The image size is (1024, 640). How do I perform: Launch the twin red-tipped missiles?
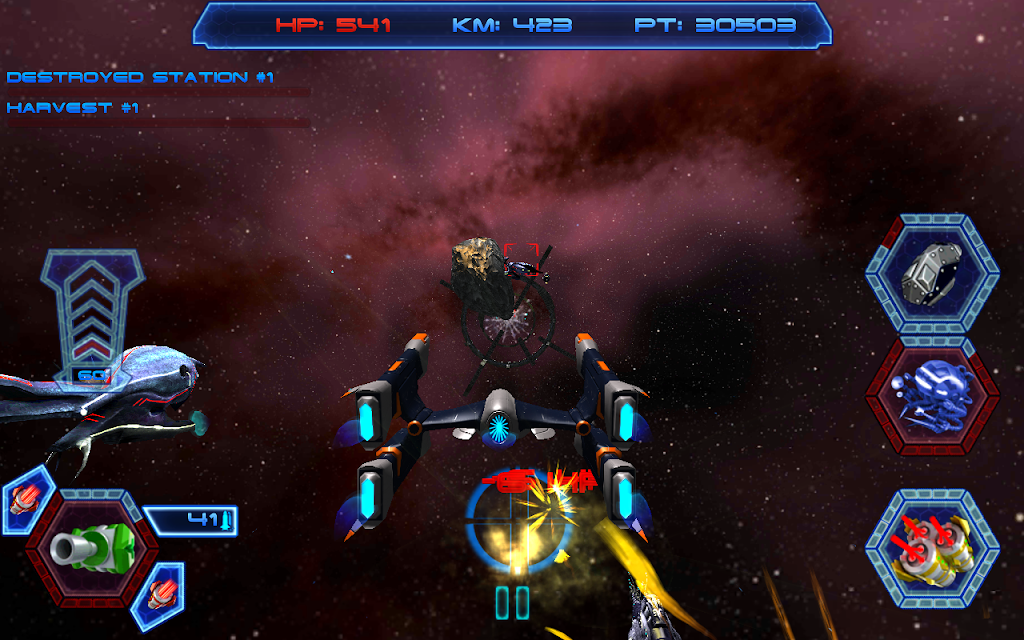[x=932, y=548]
